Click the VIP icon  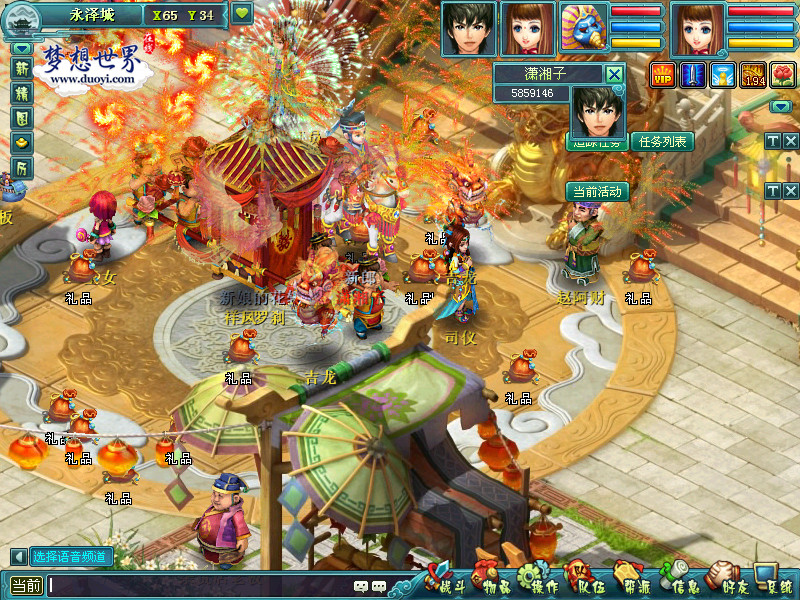(663, 75)
